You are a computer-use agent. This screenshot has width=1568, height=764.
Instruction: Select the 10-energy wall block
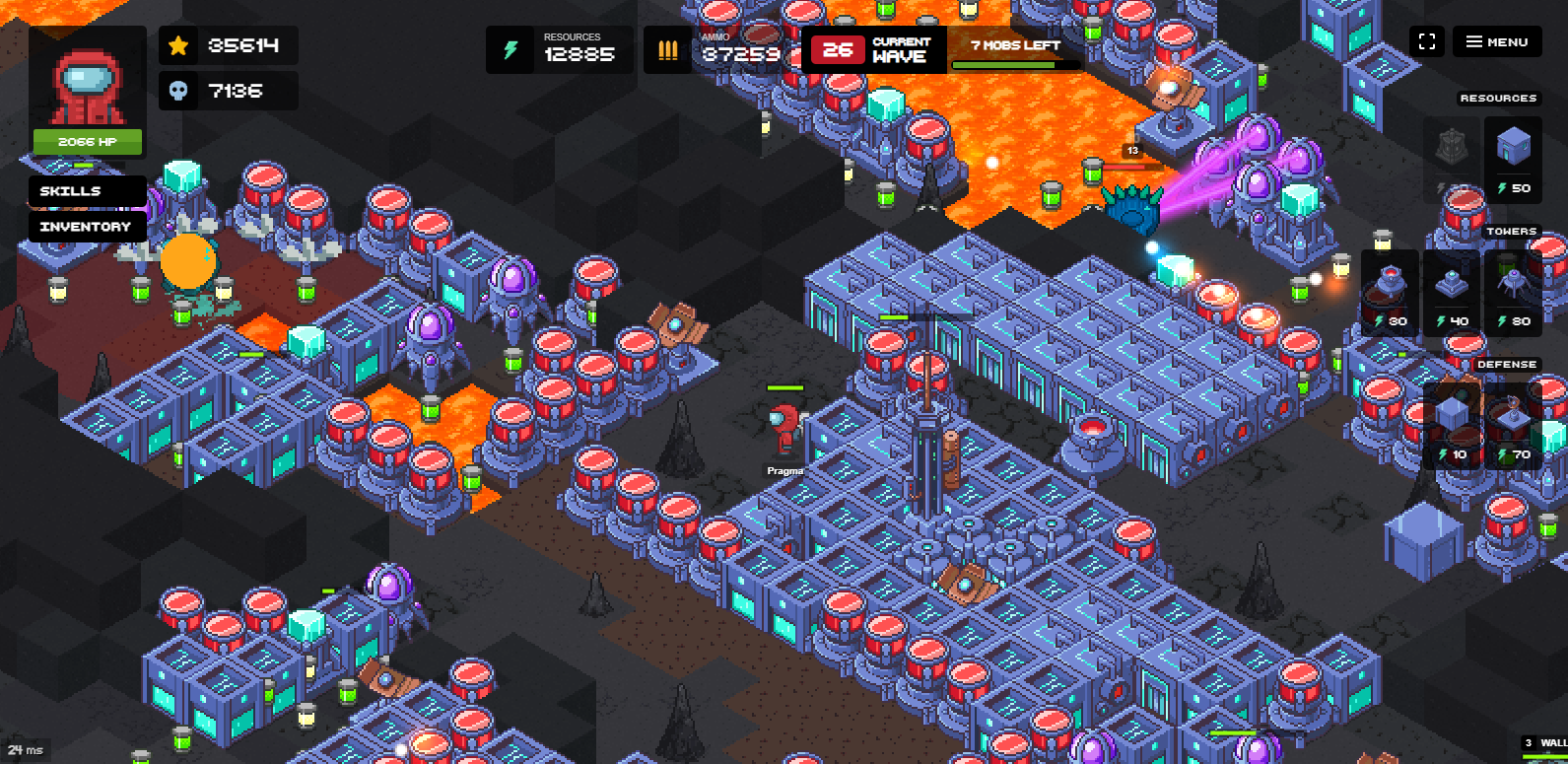point(1452,426)
